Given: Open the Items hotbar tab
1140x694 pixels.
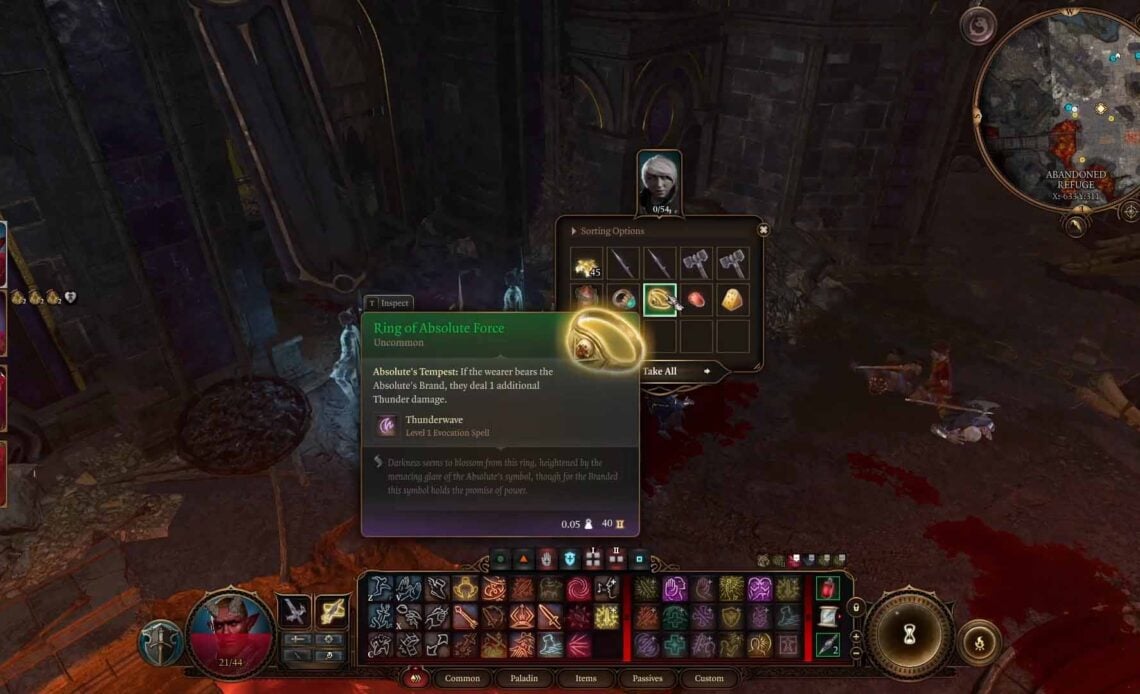Looking at the screenshot, I should pyautogui.click(x=586, y=678).
